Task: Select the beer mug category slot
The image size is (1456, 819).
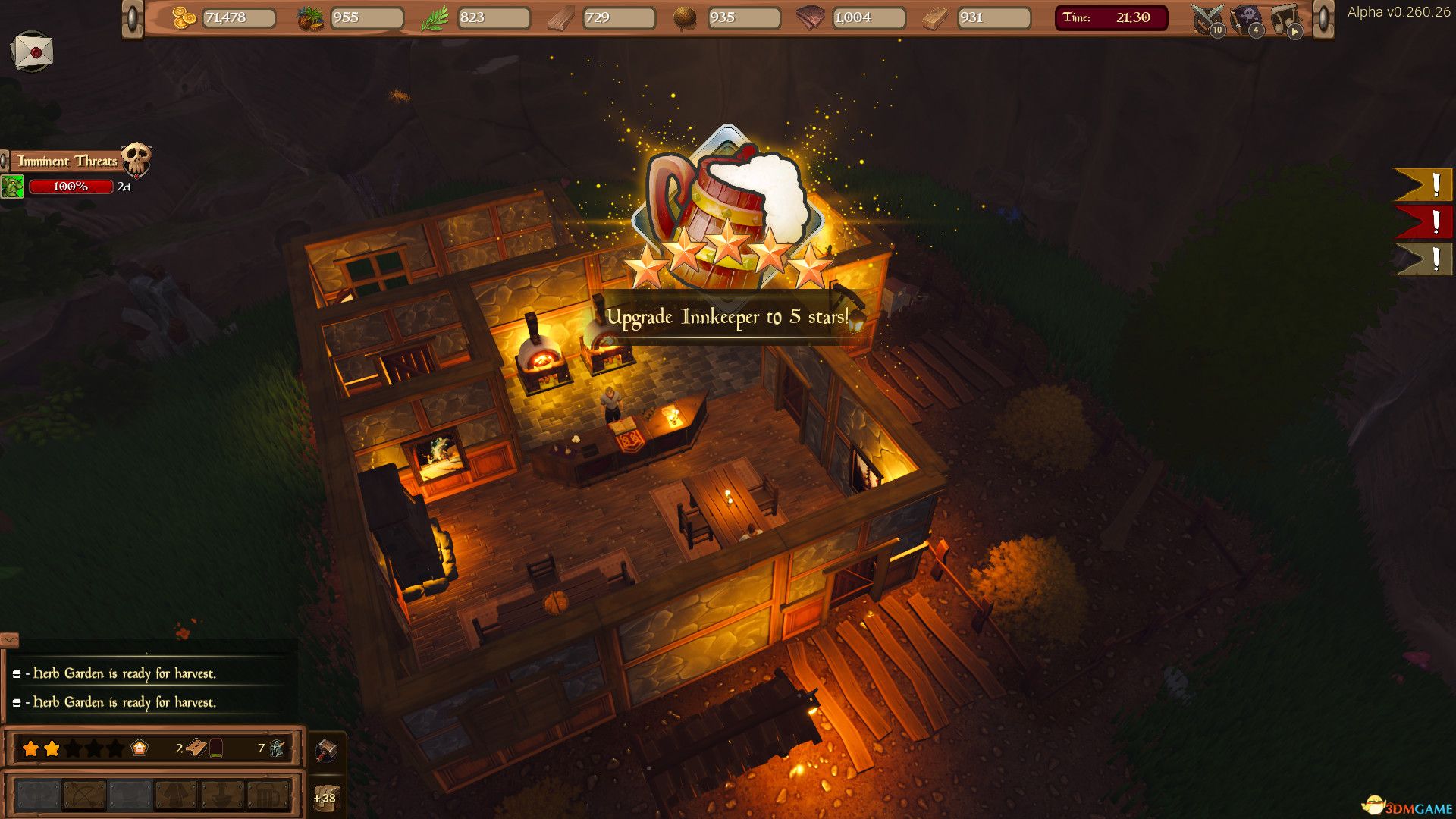Action: click(268, 795)
